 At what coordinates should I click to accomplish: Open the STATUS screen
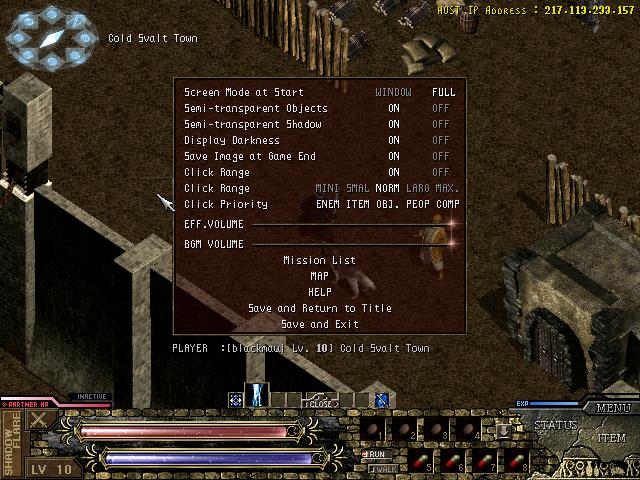point(555,426)
